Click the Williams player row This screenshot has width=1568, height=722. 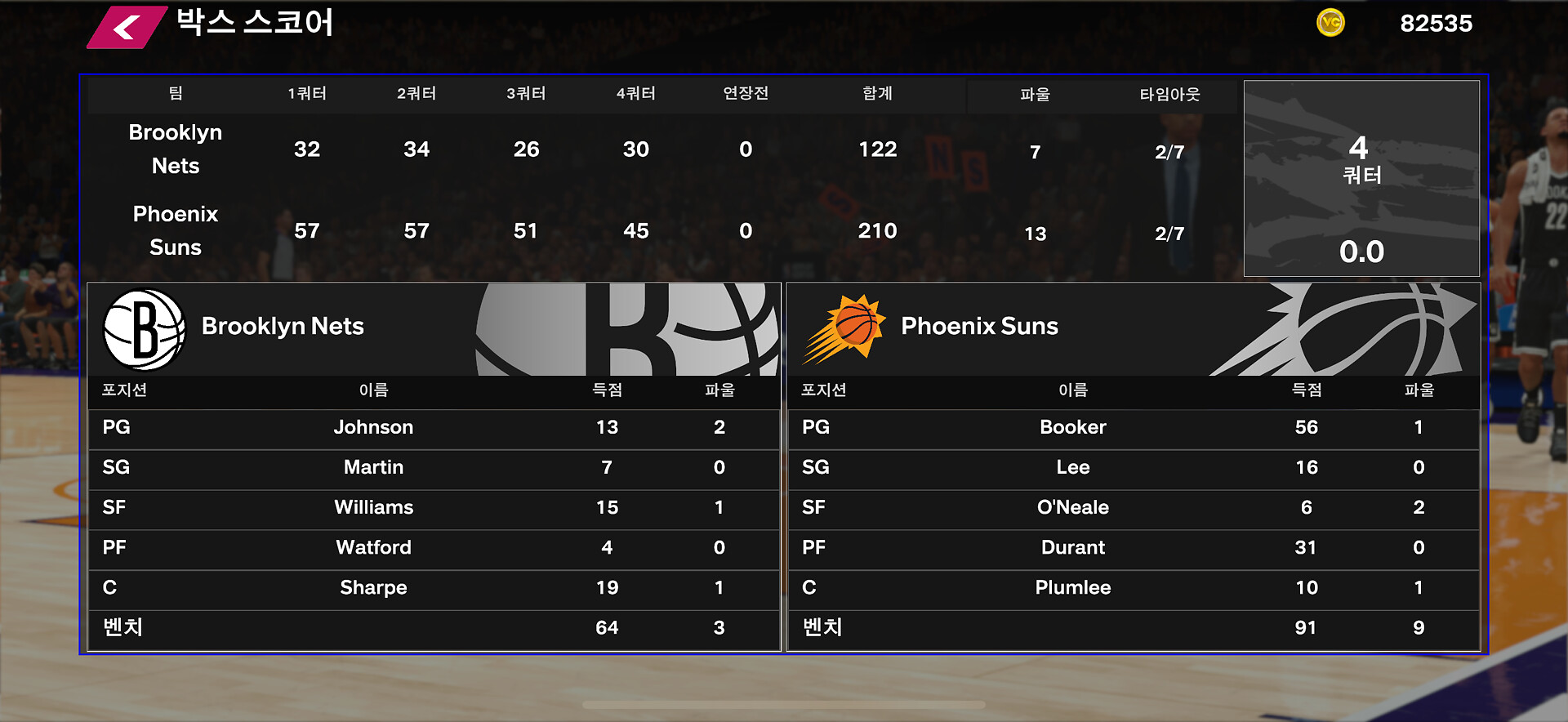point(434,507)
